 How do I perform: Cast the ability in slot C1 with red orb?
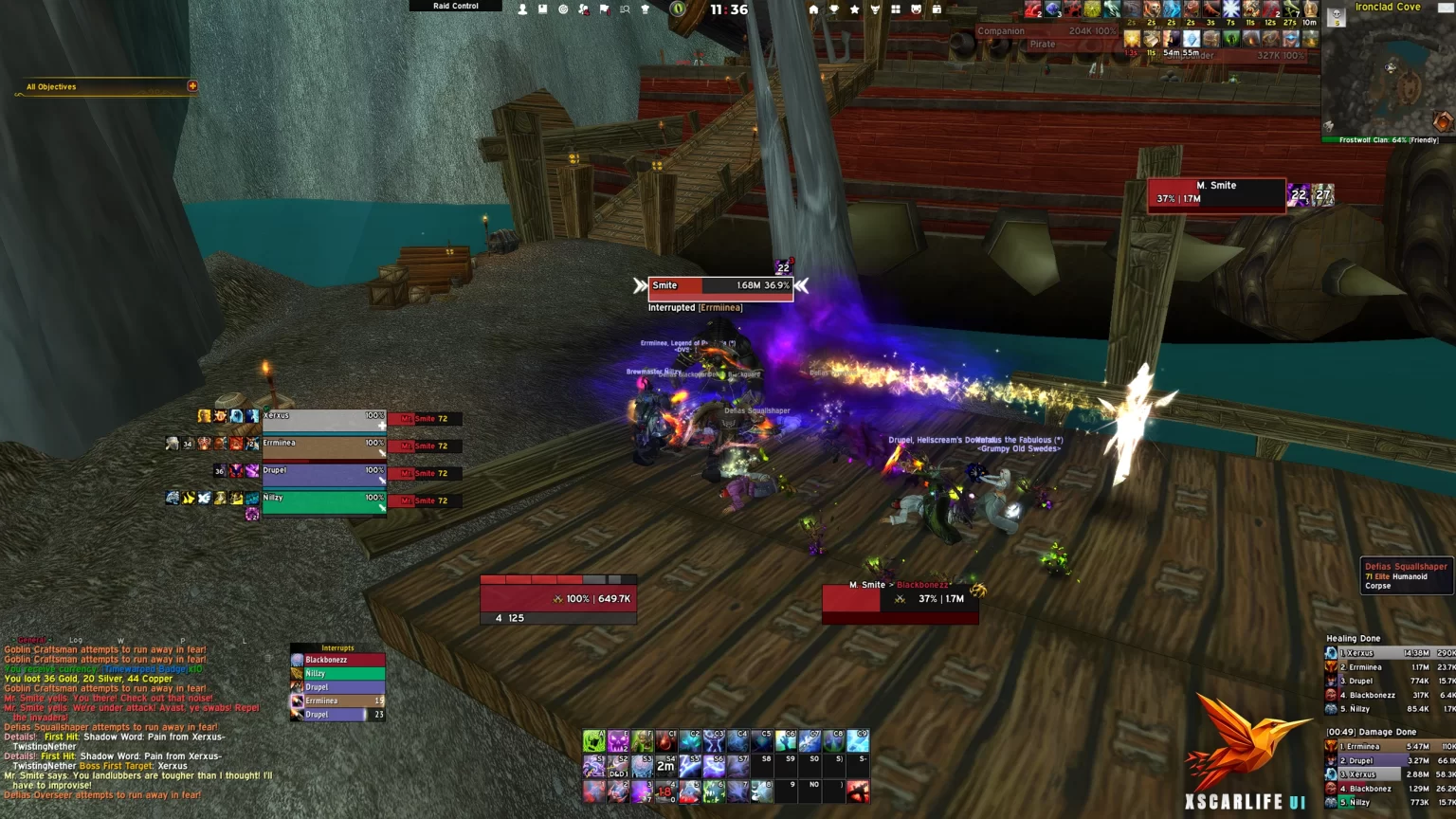tap(667, 740)
